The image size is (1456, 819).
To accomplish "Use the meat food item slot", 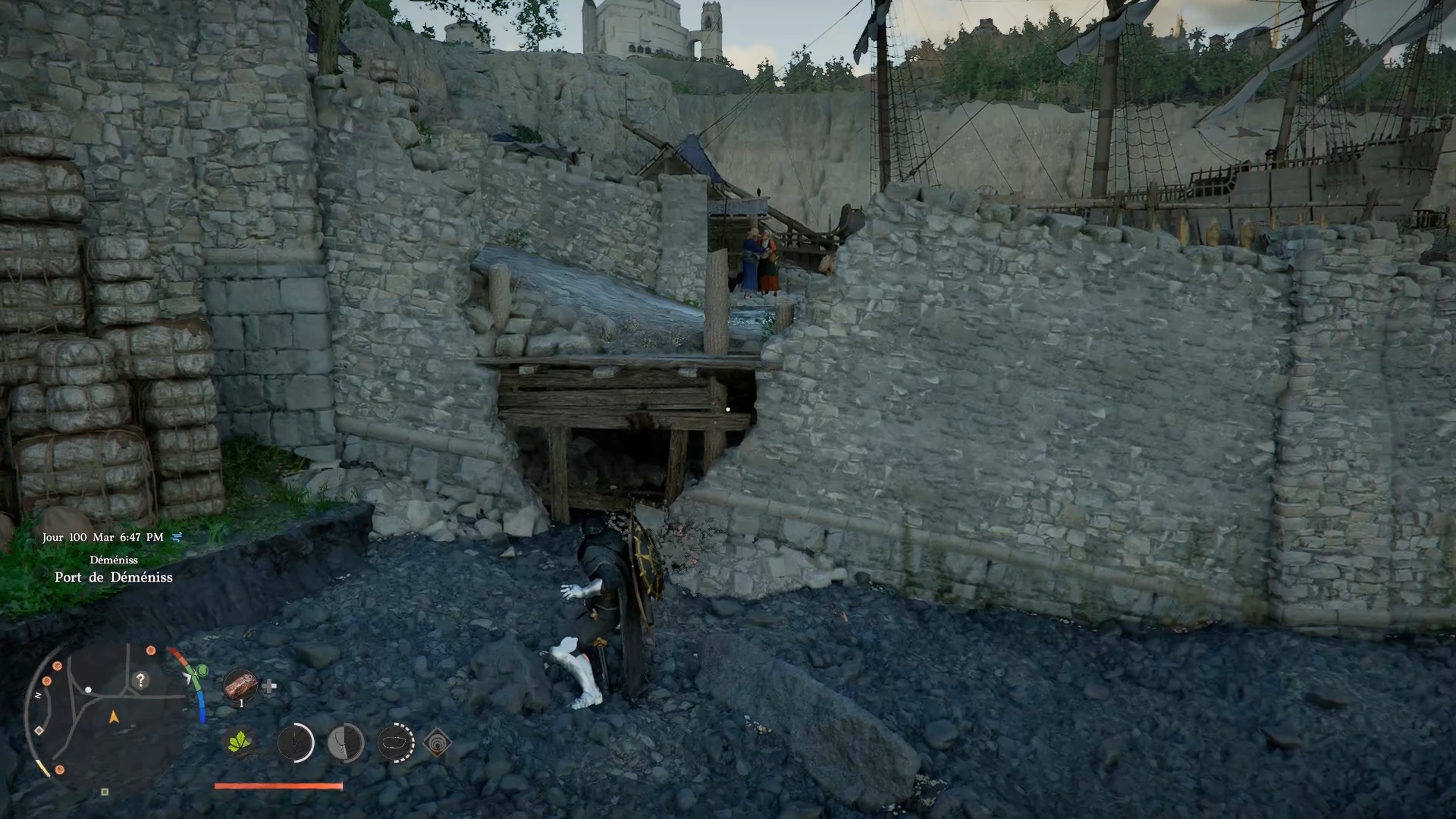I will coord(240,687).
